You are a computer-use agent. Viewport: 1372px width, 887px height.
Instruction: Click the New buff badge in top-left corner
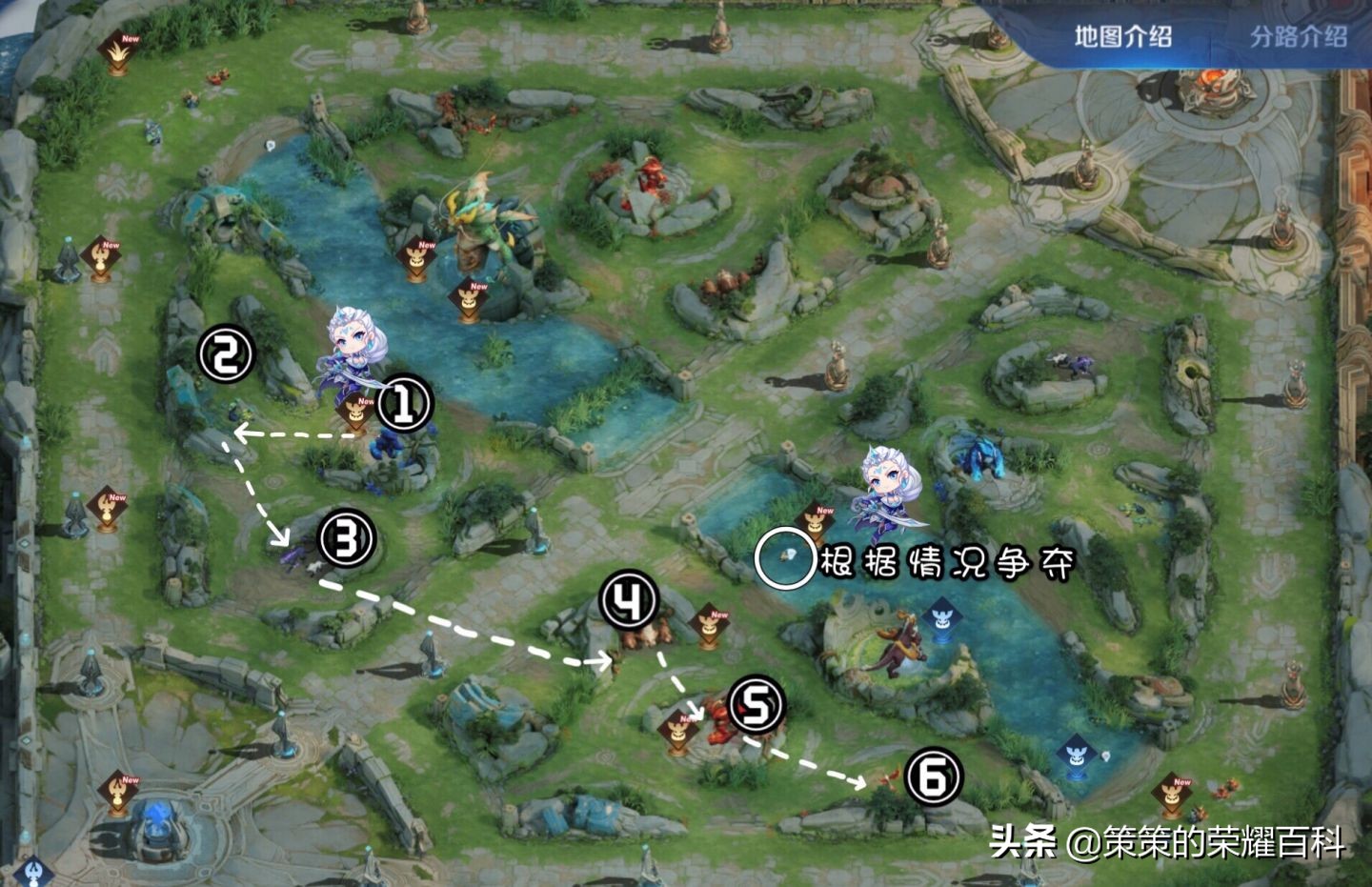[x=116, y=50]
